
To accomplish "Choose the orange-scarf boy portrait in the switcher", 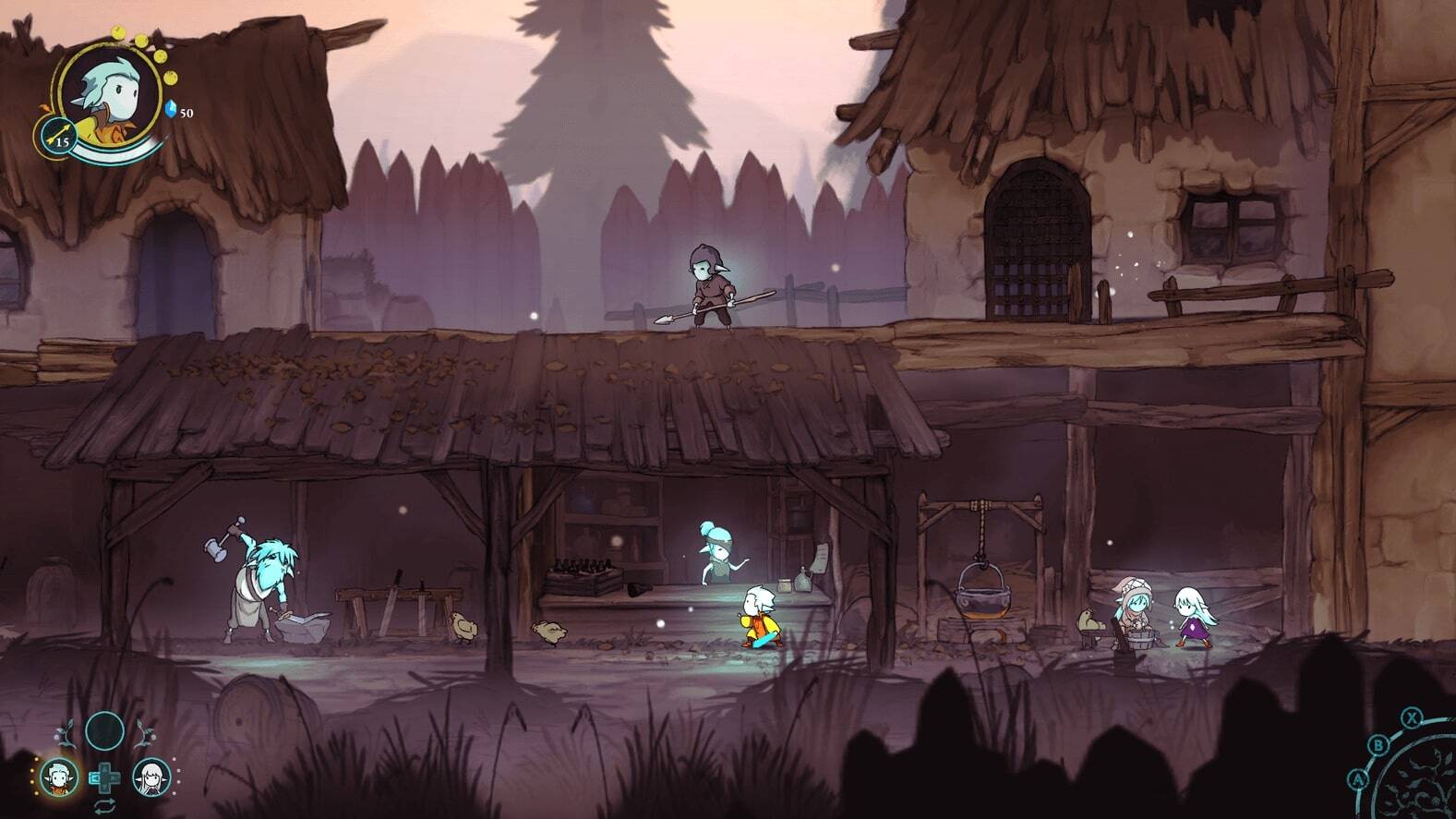I will coord(59,777).
